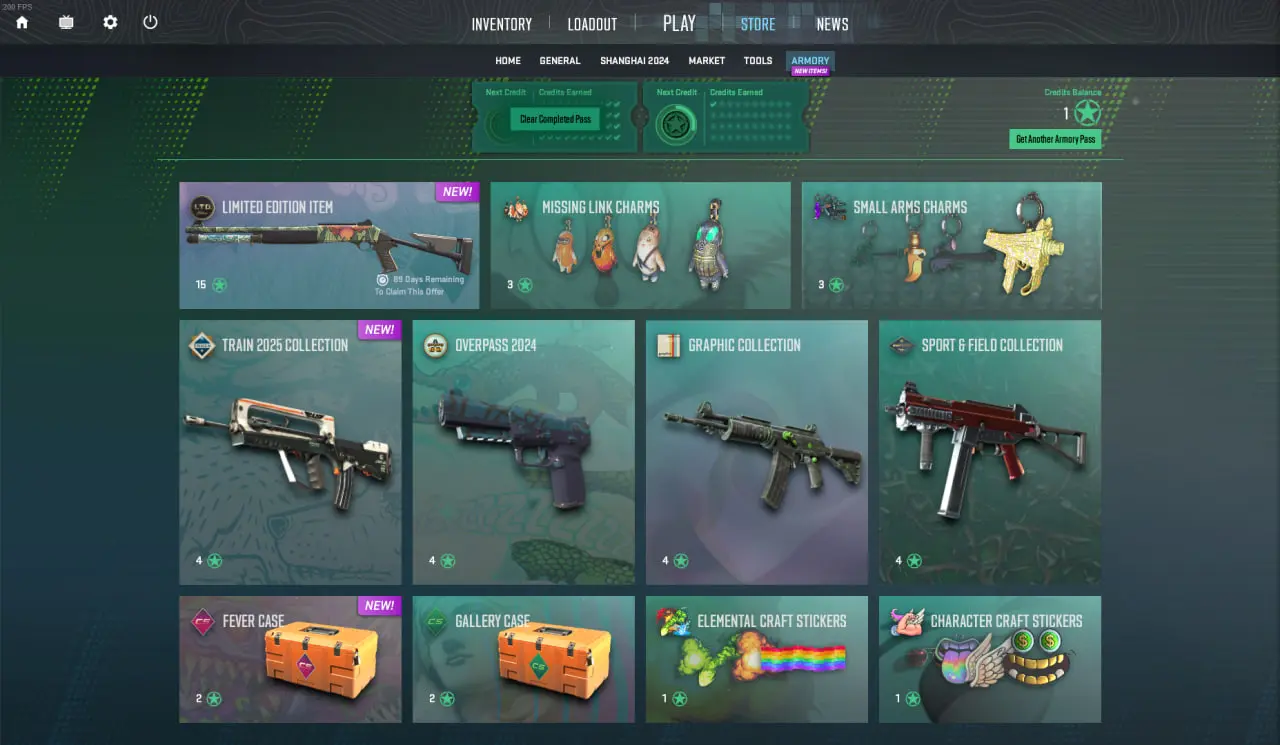Viewport: 1280px width, 745px height.
Task: Select the Play menu
Action: (679, 23)
